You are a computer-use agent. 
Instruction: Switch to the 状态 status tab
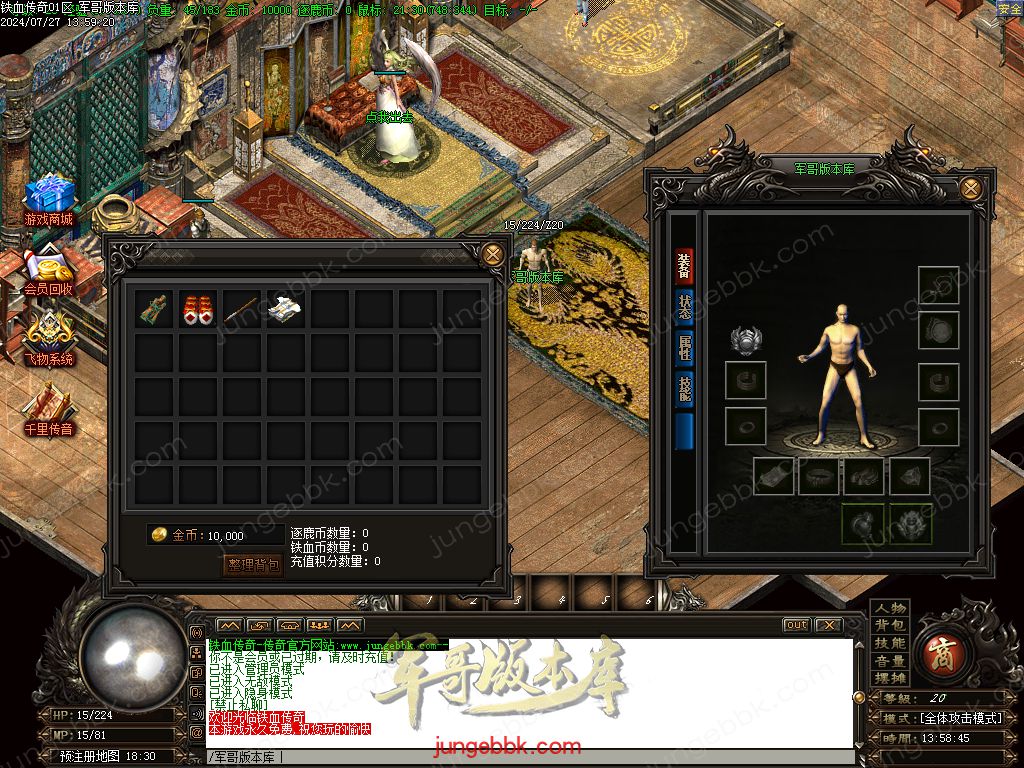point(684,307)
